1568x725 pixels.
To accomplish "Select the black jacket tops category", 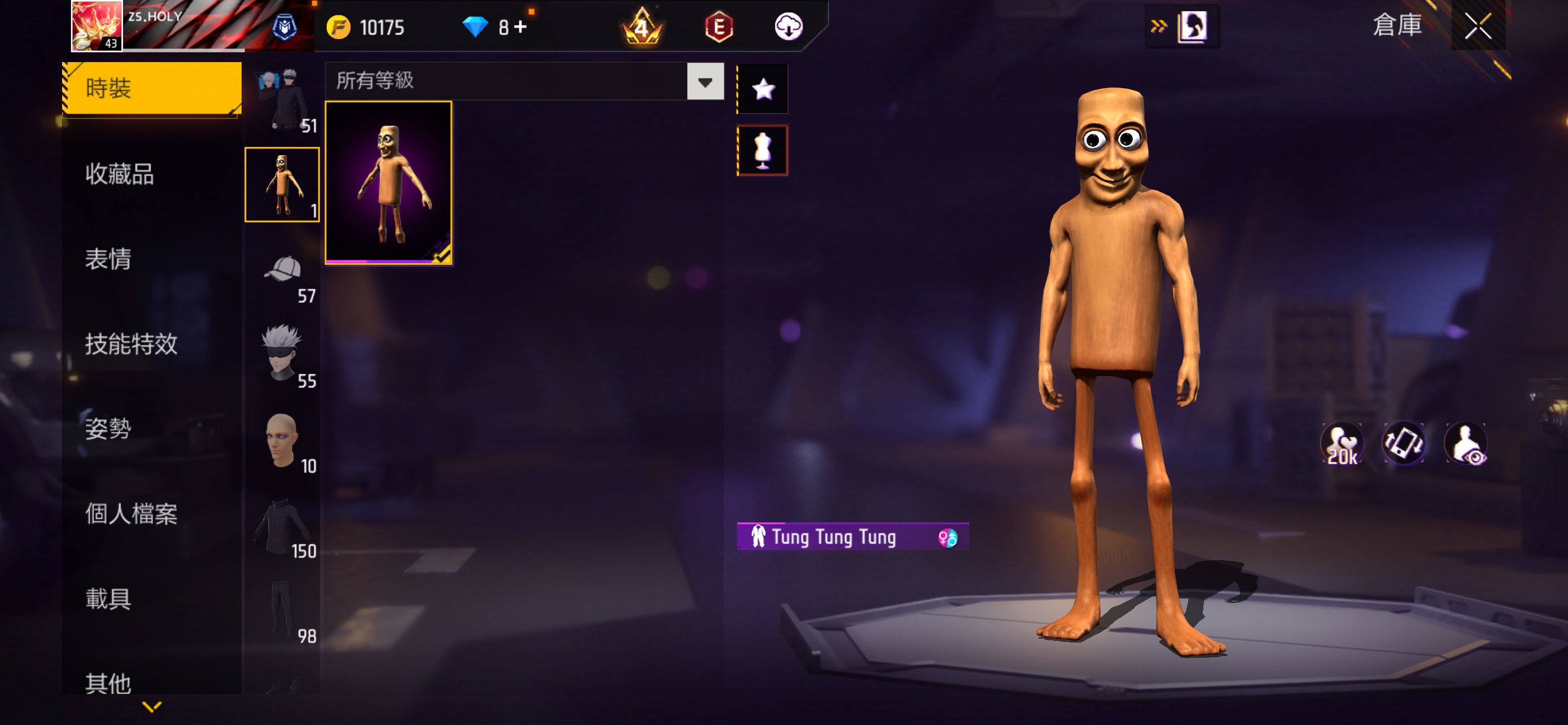I will [282, 525].
